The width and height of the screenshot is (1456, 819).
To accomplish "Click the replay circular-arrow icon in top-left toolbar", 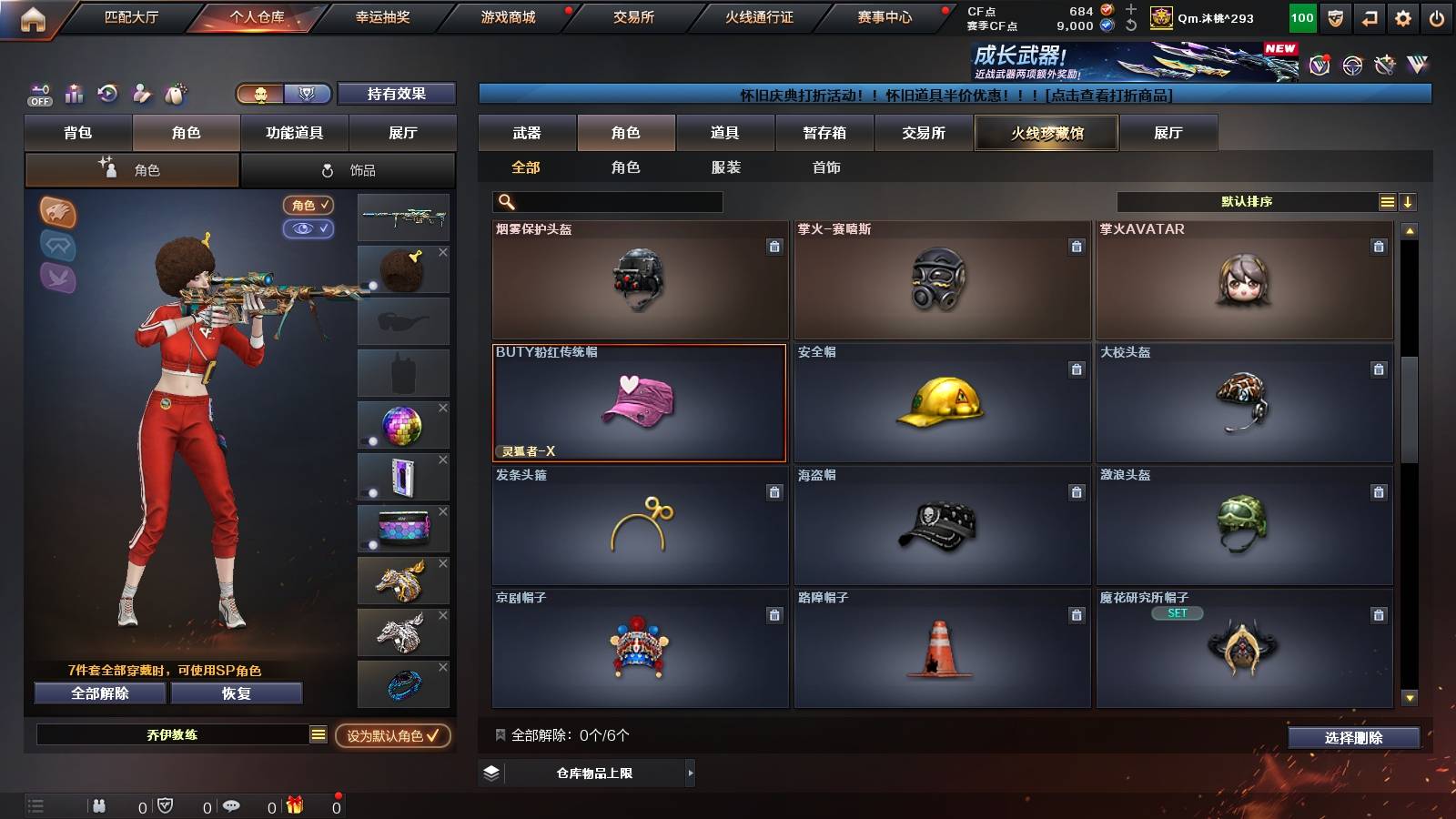I will coord(106,94).
